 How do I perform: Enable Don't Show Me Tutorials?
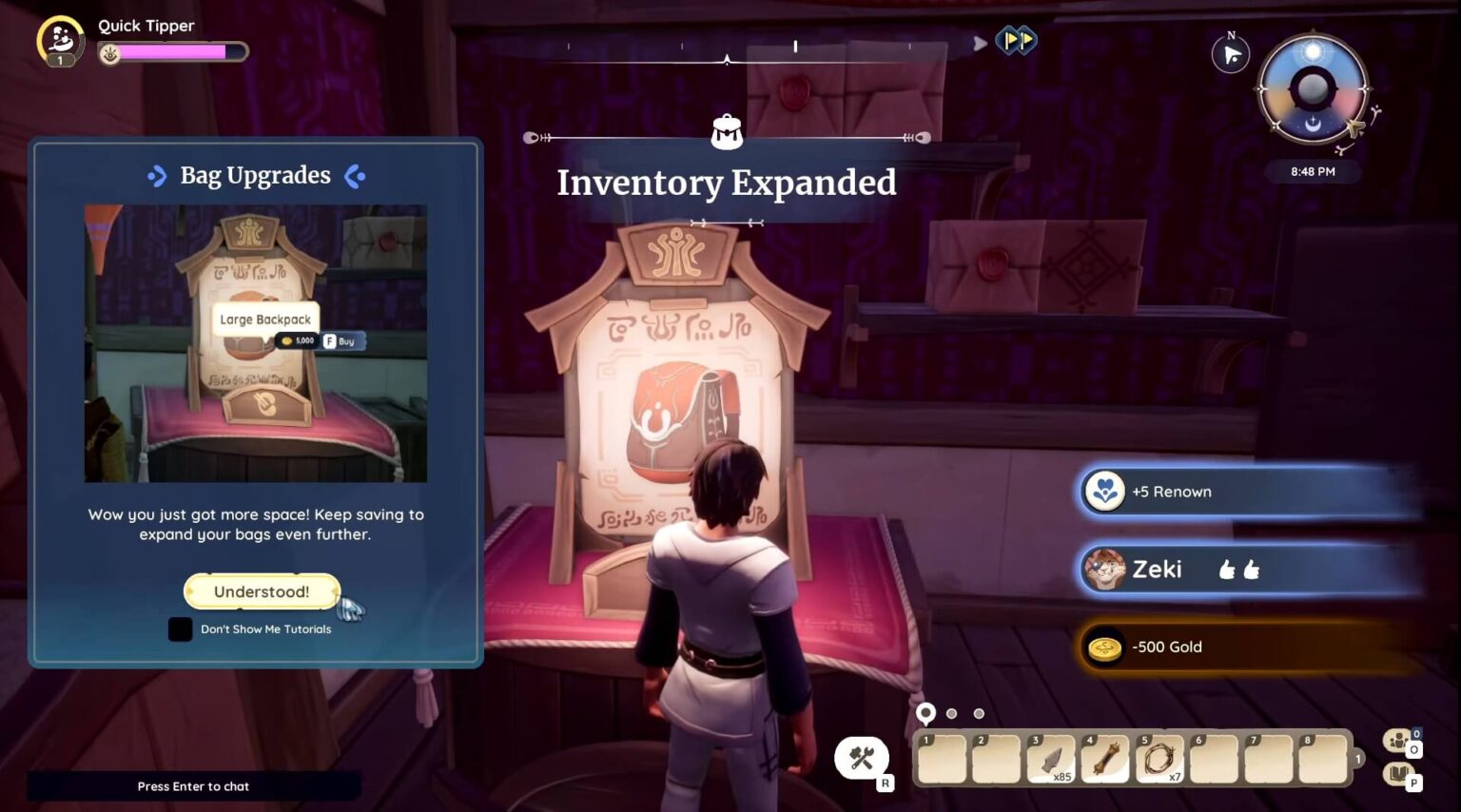tap(179, 628)
